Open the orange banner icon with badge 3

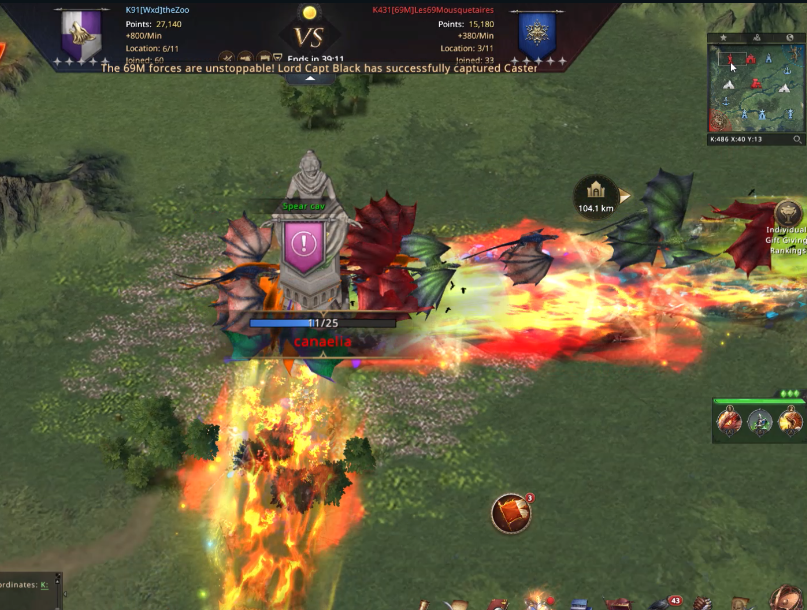[511, 514]
